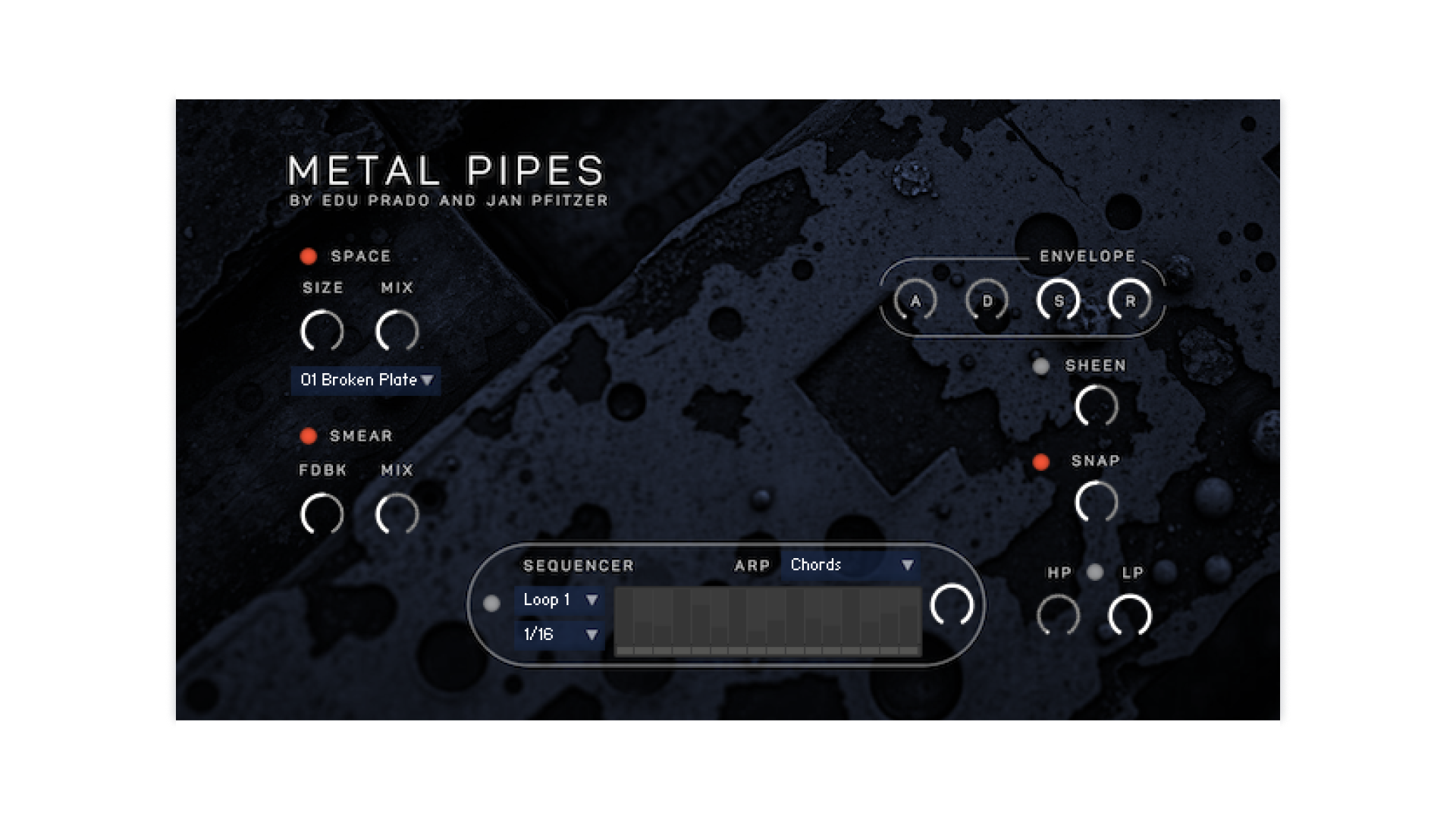Disable the SPACE effect

(308, 256)
